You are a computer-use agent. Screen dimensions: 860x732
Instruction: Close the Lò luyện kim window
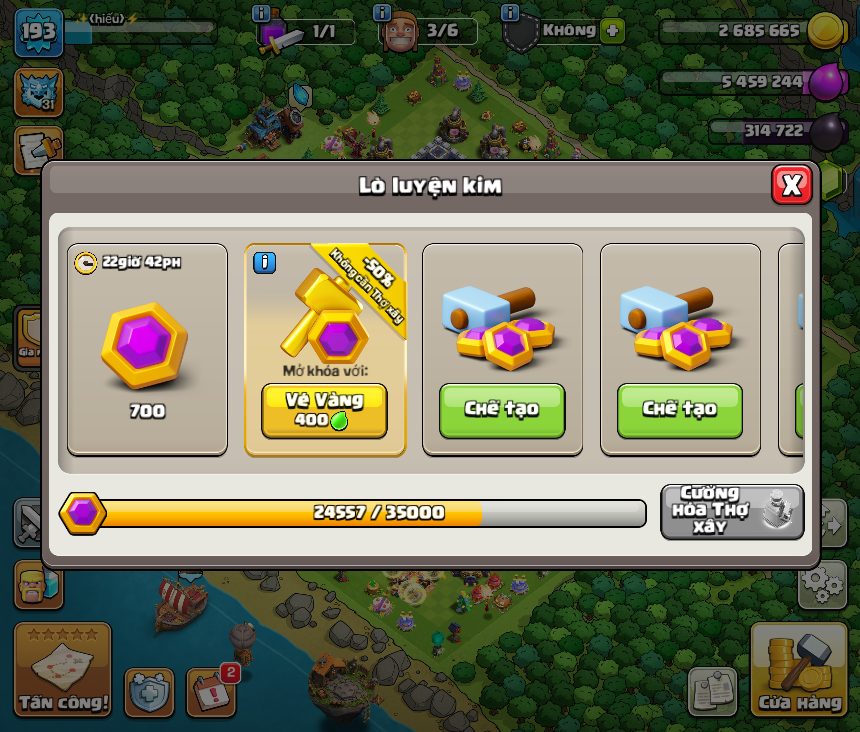pos(791,185)
